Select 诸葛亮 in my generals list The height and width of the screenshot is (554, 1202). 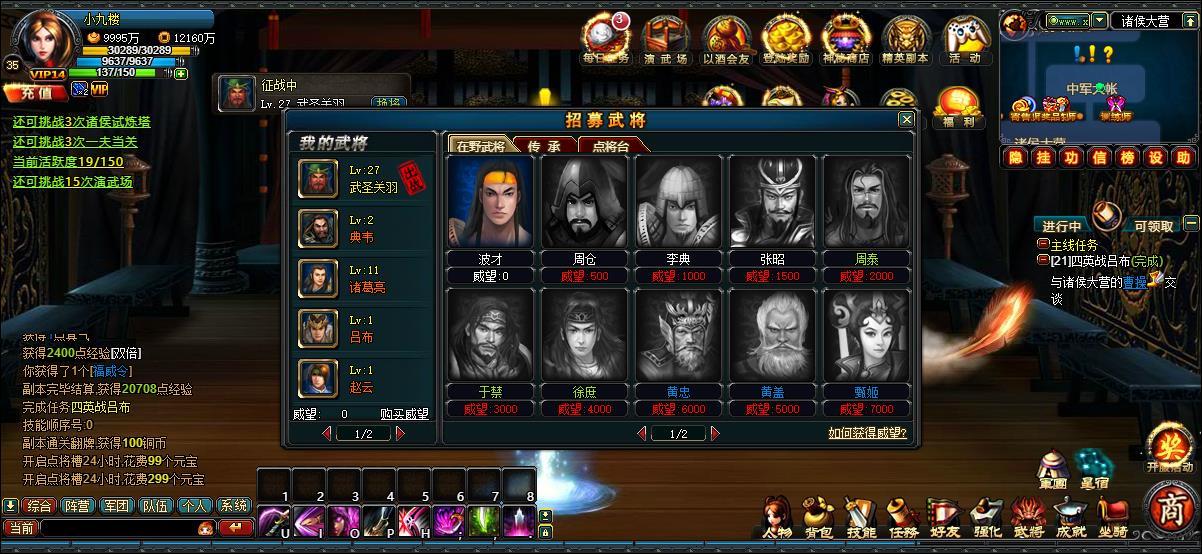click(319, 279)
